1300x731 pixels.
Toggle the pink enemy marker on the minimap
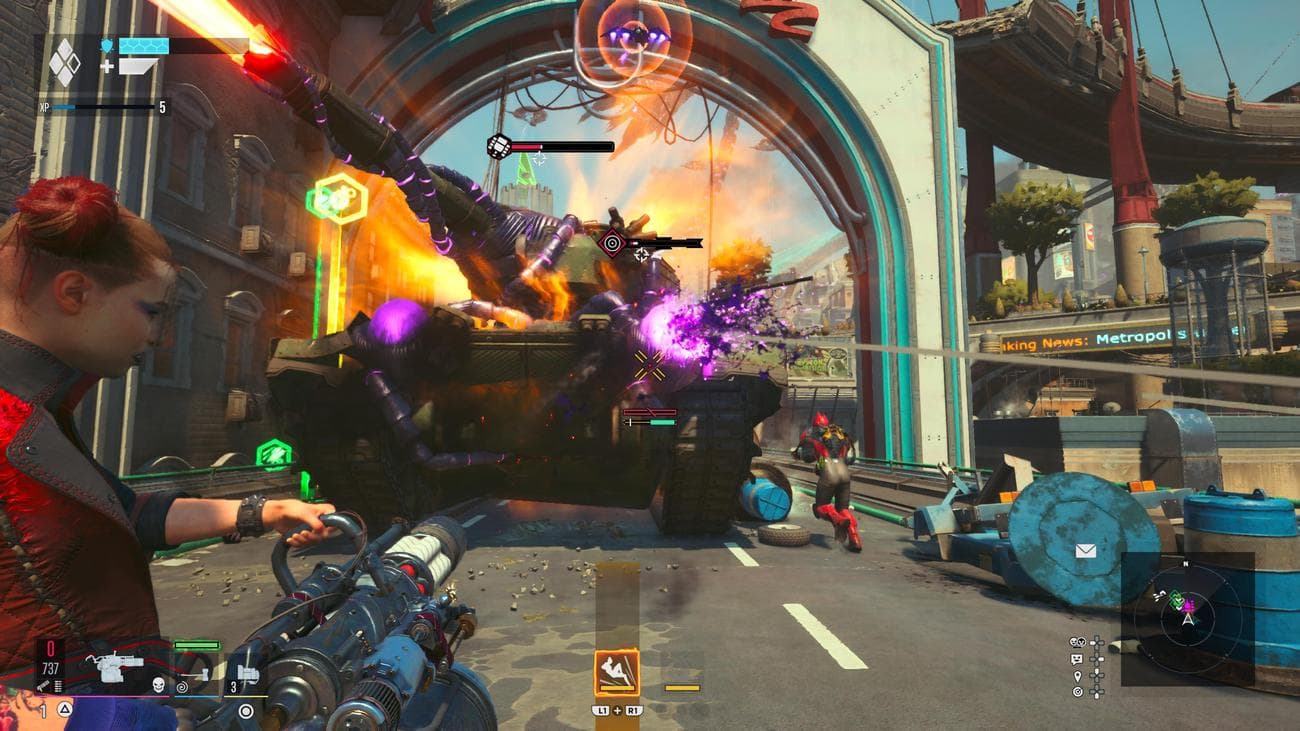1189,607
